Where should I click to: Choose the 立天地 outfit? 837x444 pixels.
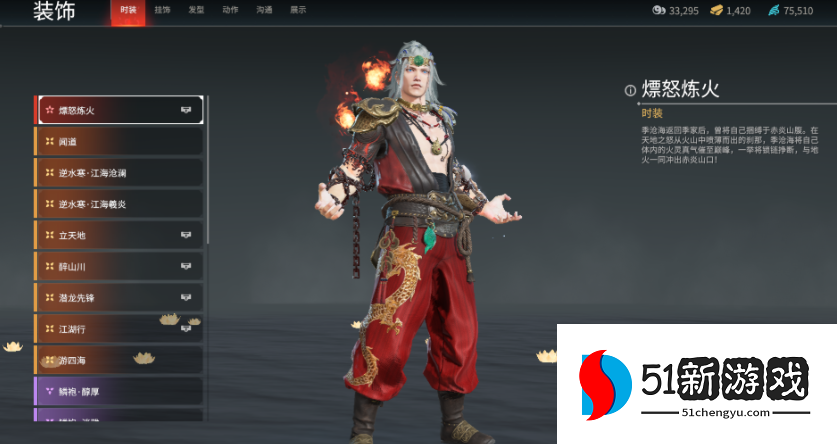click(119, 235)
